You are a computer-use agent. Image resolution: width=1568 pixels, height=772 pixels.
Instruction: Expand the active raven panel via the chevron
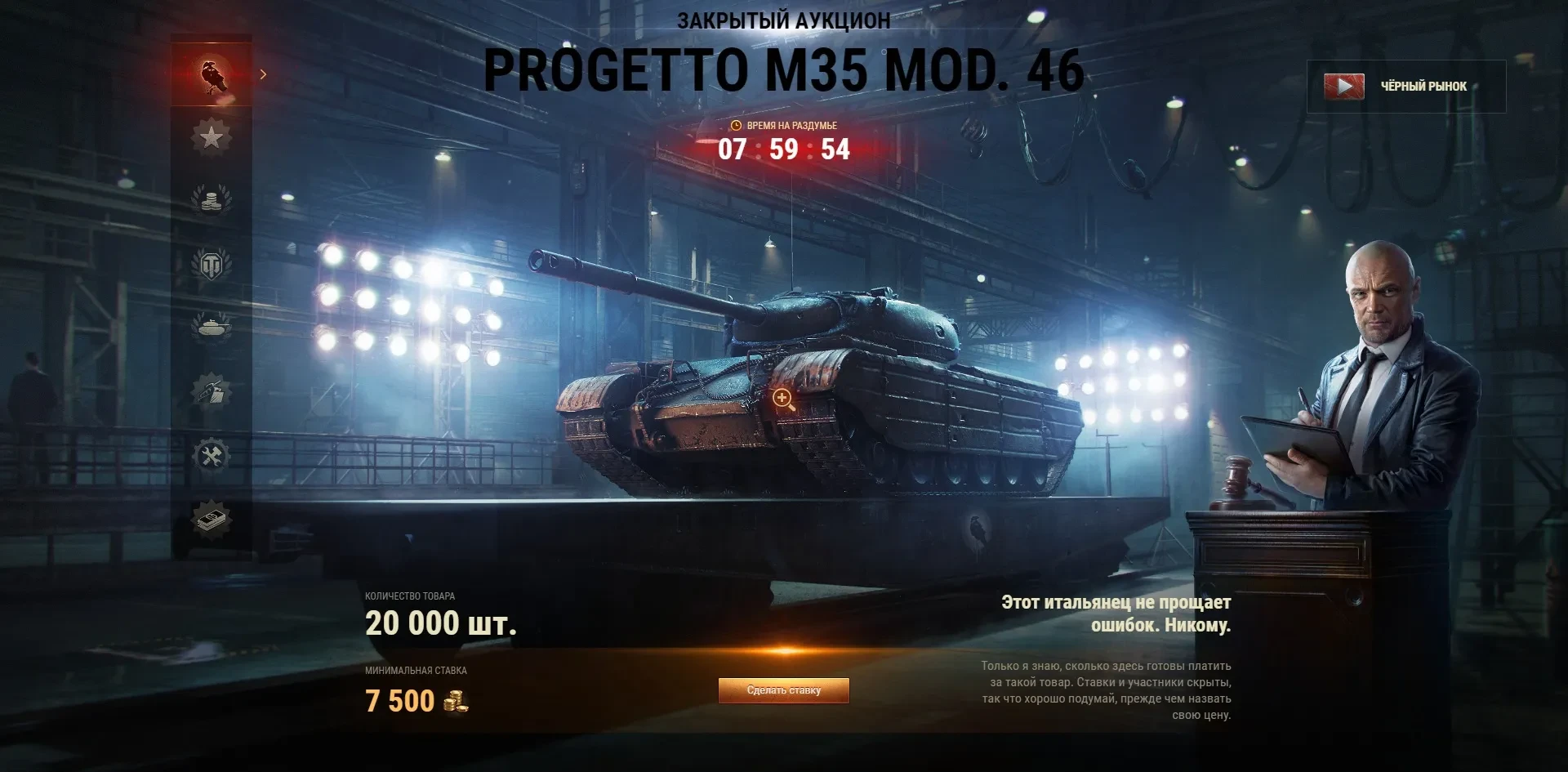(263, 74)
